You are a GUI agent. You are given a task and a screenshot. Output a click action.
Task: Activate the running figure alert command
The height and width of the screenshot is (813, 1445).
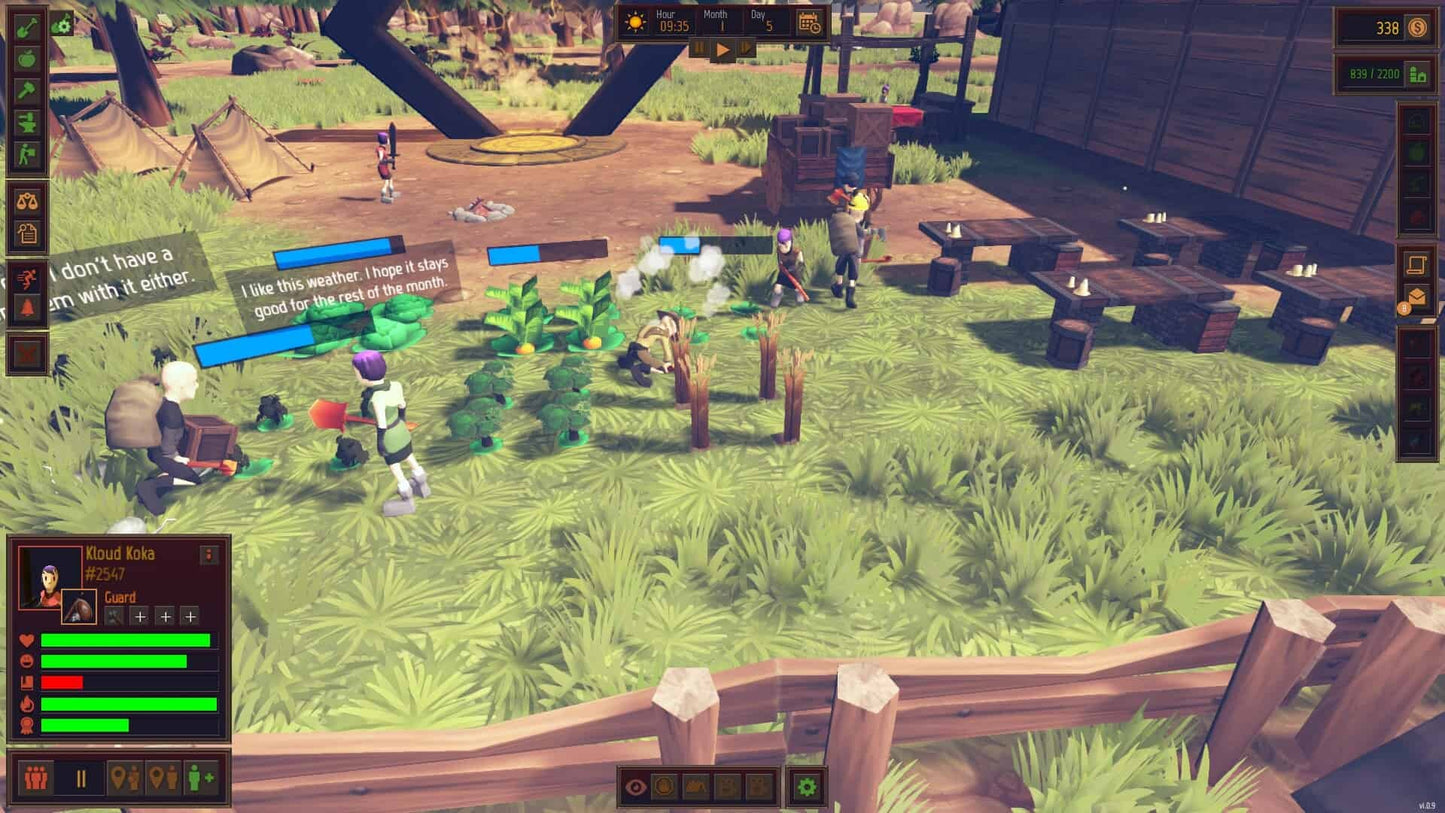27,278
